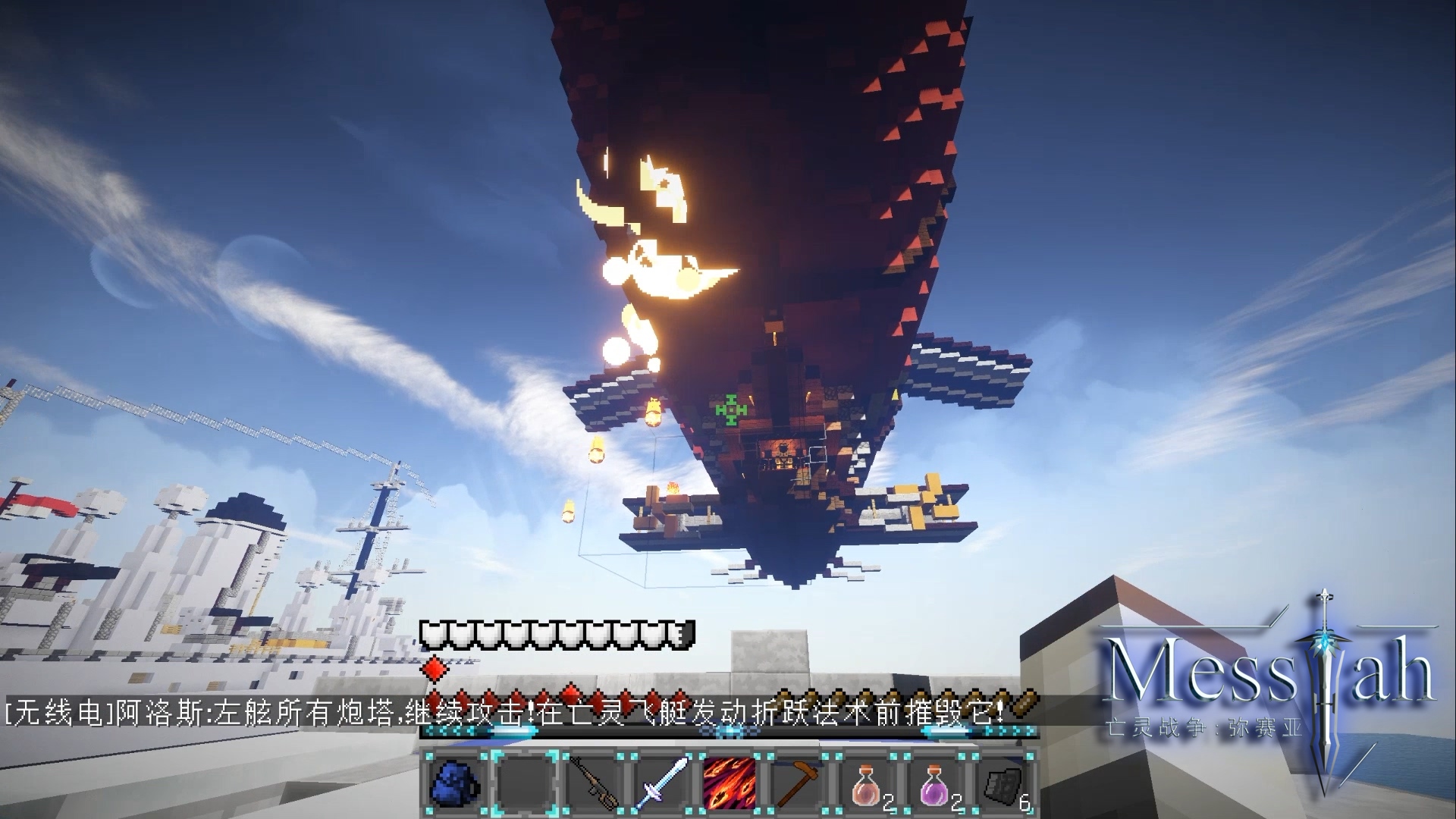Equip the rifle from the hotbar
Image resolution: width=1456 pixels, height=819 pixels.
[x=594, y=782]
